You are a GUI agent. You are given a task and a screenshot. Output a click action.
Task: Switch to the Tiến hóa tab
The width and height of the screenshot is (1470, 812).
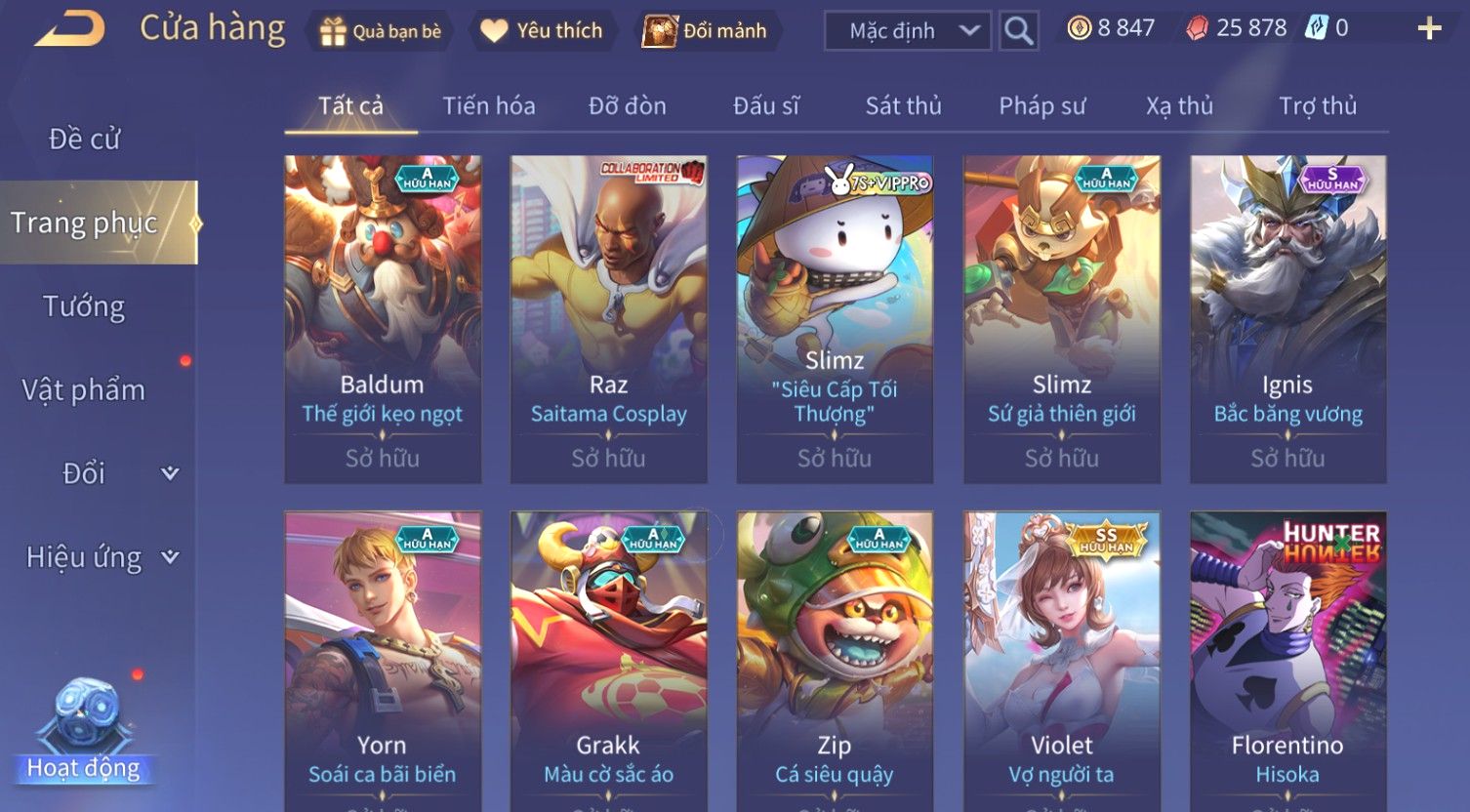[488, 105]
